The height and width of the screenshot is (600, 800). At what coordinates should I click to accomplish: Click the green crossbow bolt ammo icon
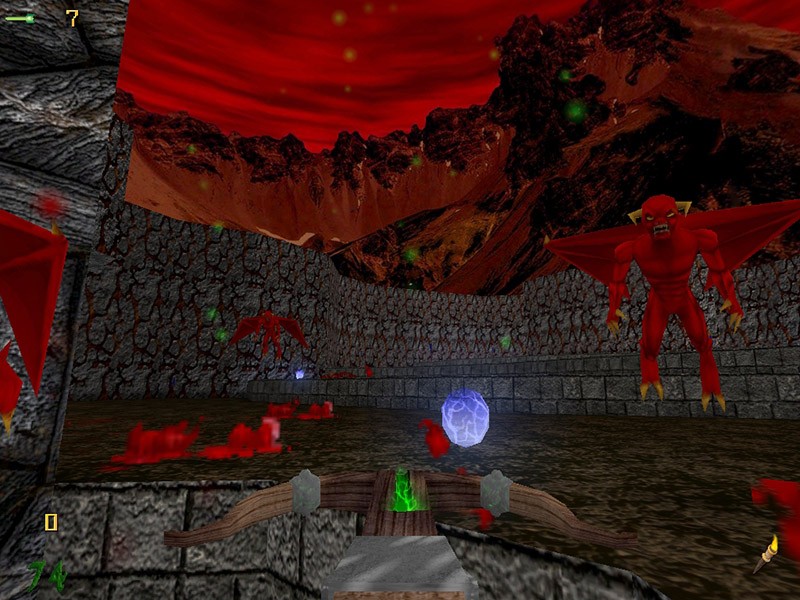pos(20,18)
